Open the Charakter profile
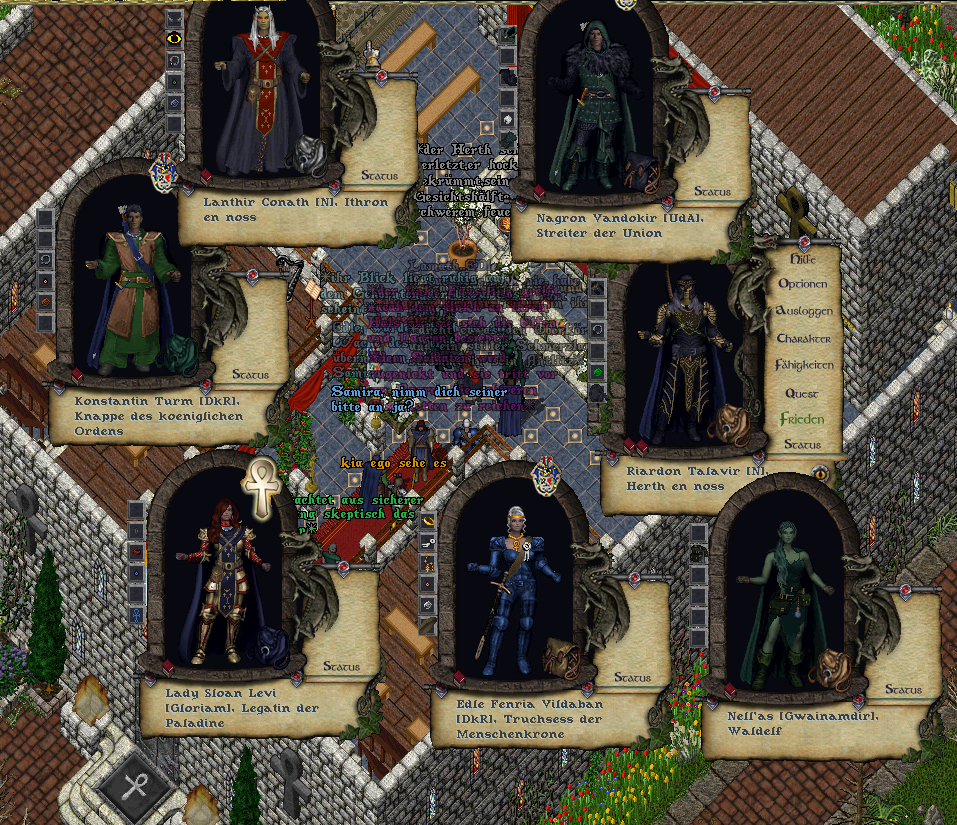Screen dimensions: 957x825 point(803,338)
